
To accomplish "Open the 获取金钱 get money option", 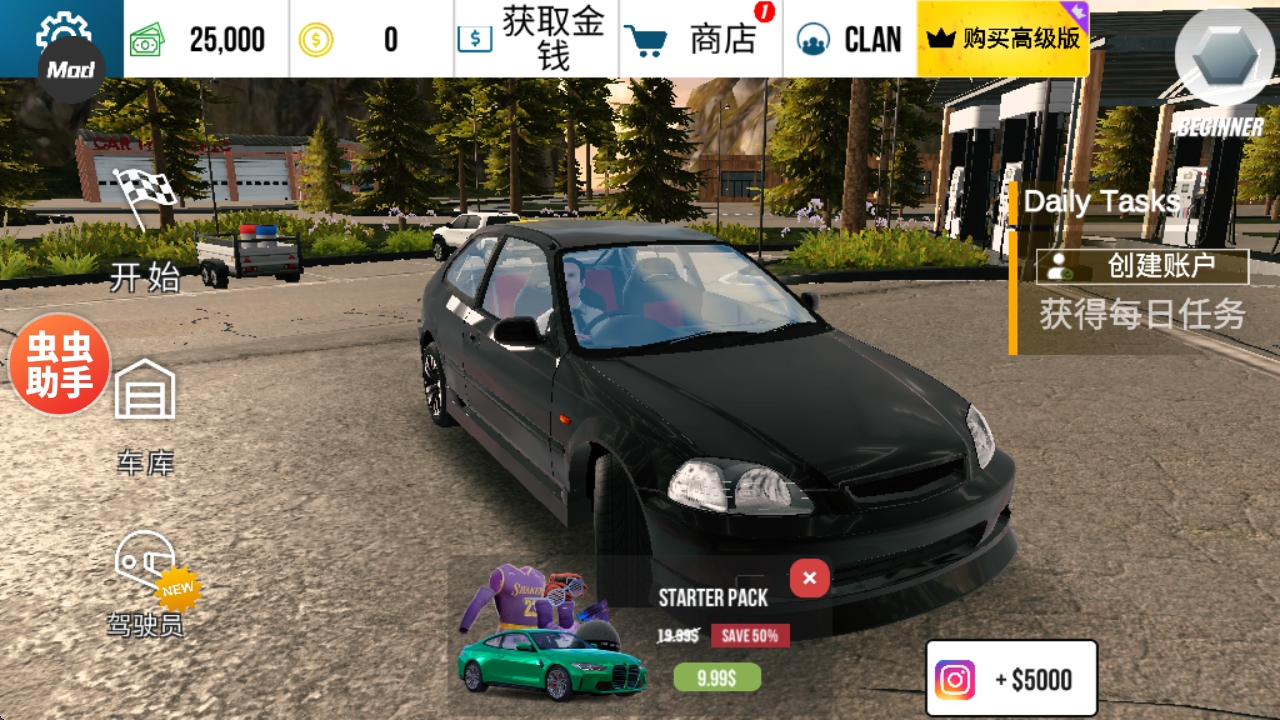I will point(536,40).
